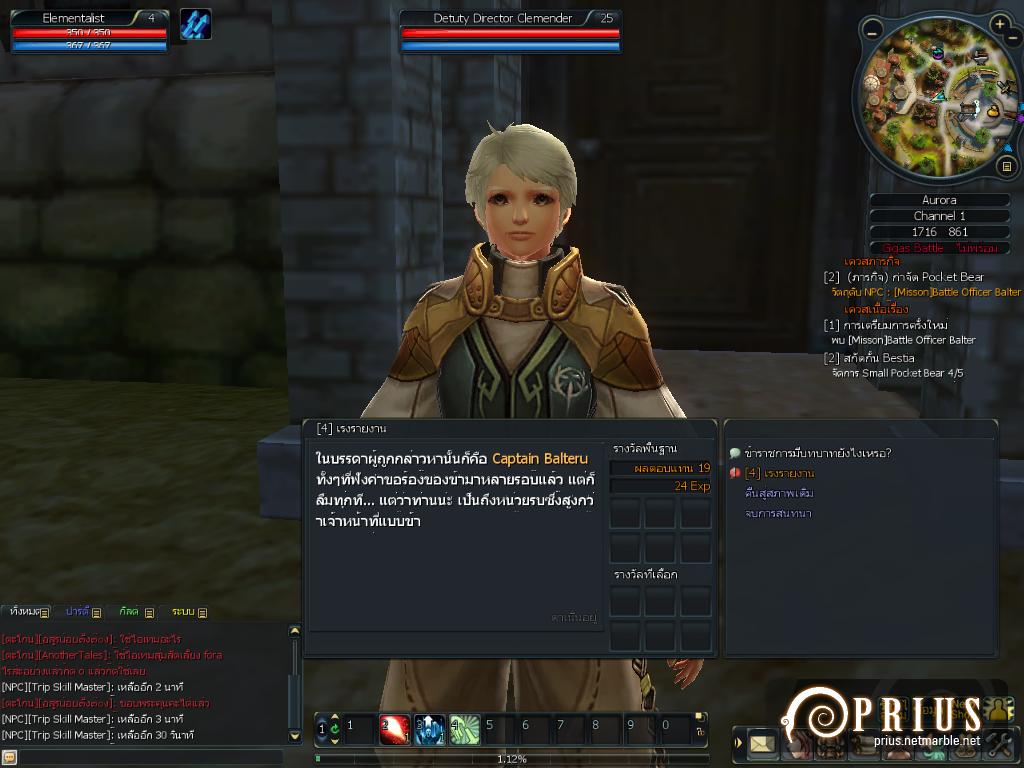Click the minus button at the minimap's top left
The width and height of the screenshot is (1024, 768).
tap(872, 32)
